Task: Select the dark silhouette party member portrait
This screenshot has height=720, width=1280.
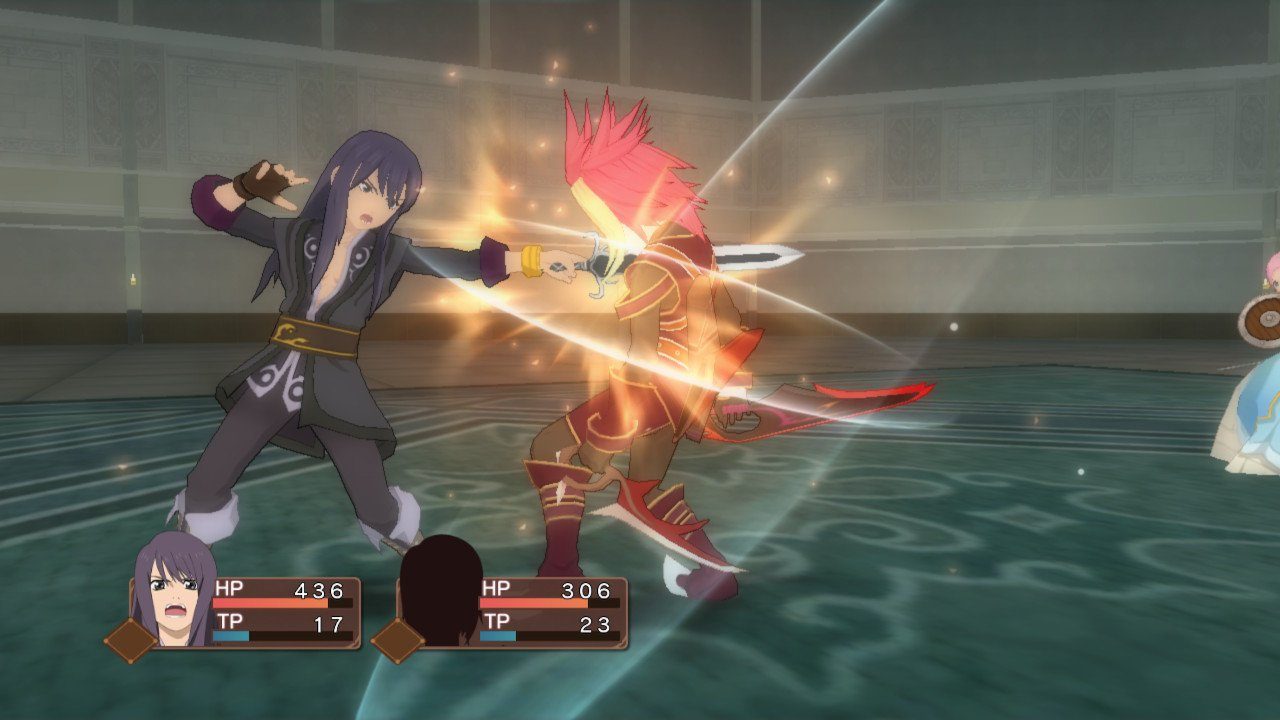Action: tap(441, 590)
